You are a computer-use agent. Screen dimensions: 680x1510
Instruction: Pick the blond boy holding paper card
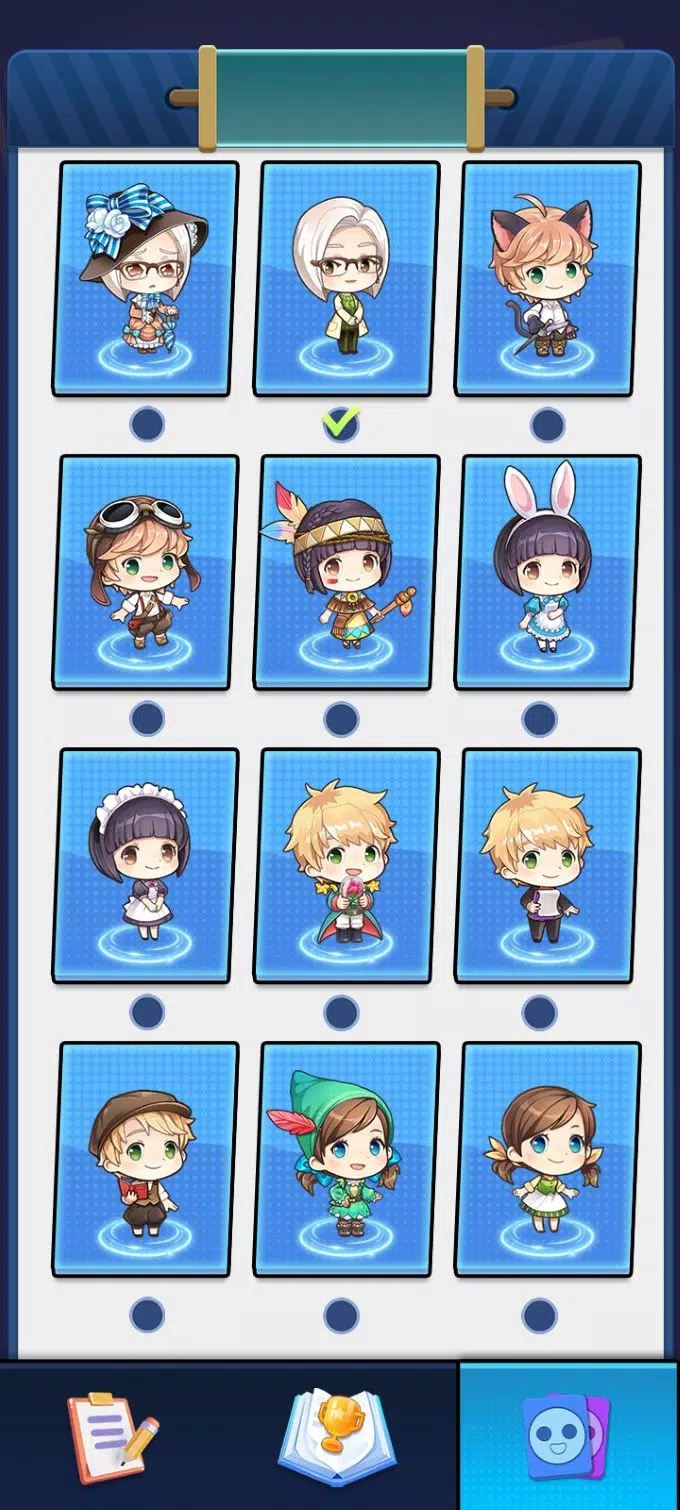coord(548,866)
